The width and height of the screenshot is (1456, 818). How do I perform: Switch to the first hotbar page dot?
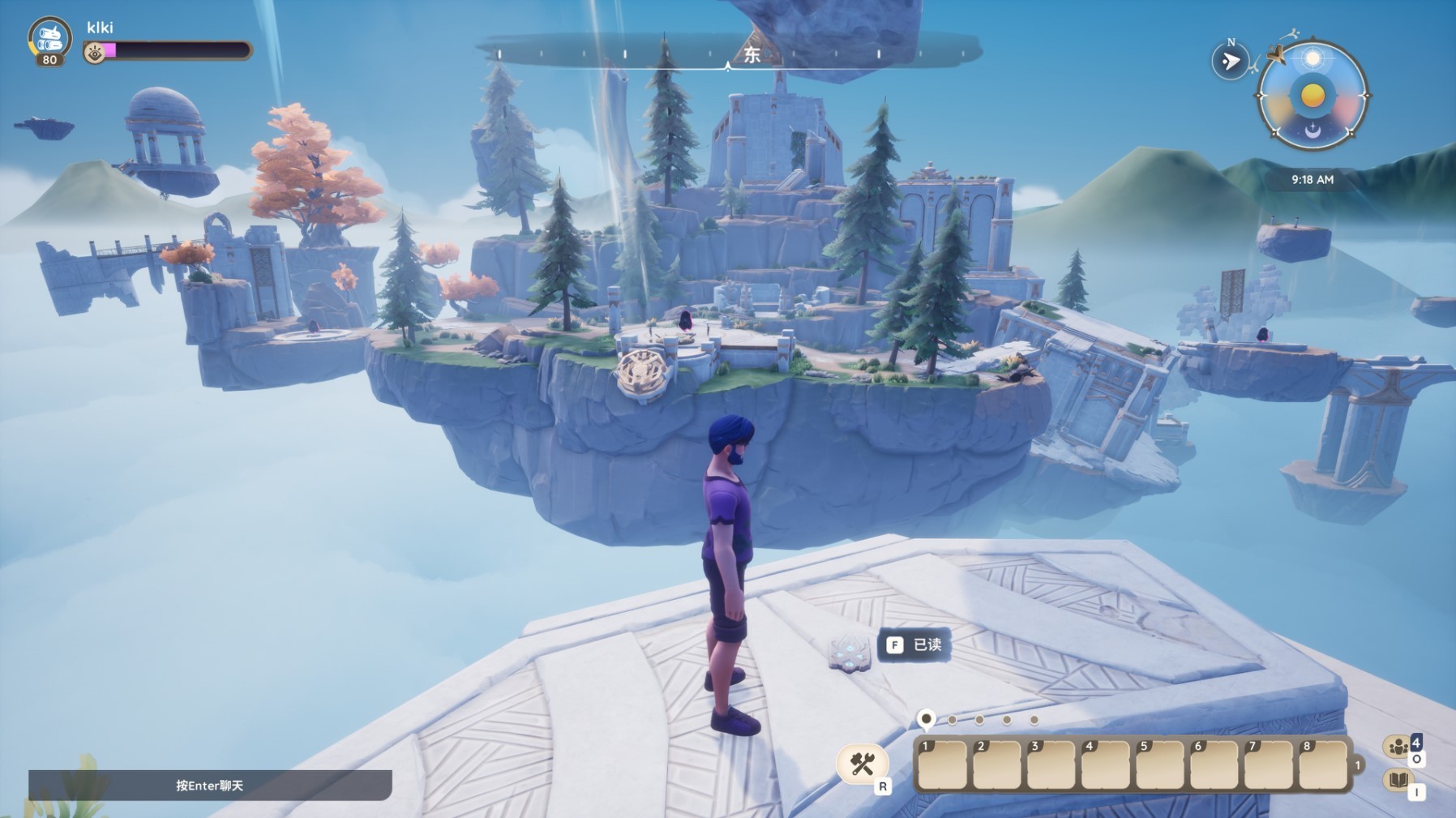926,719
